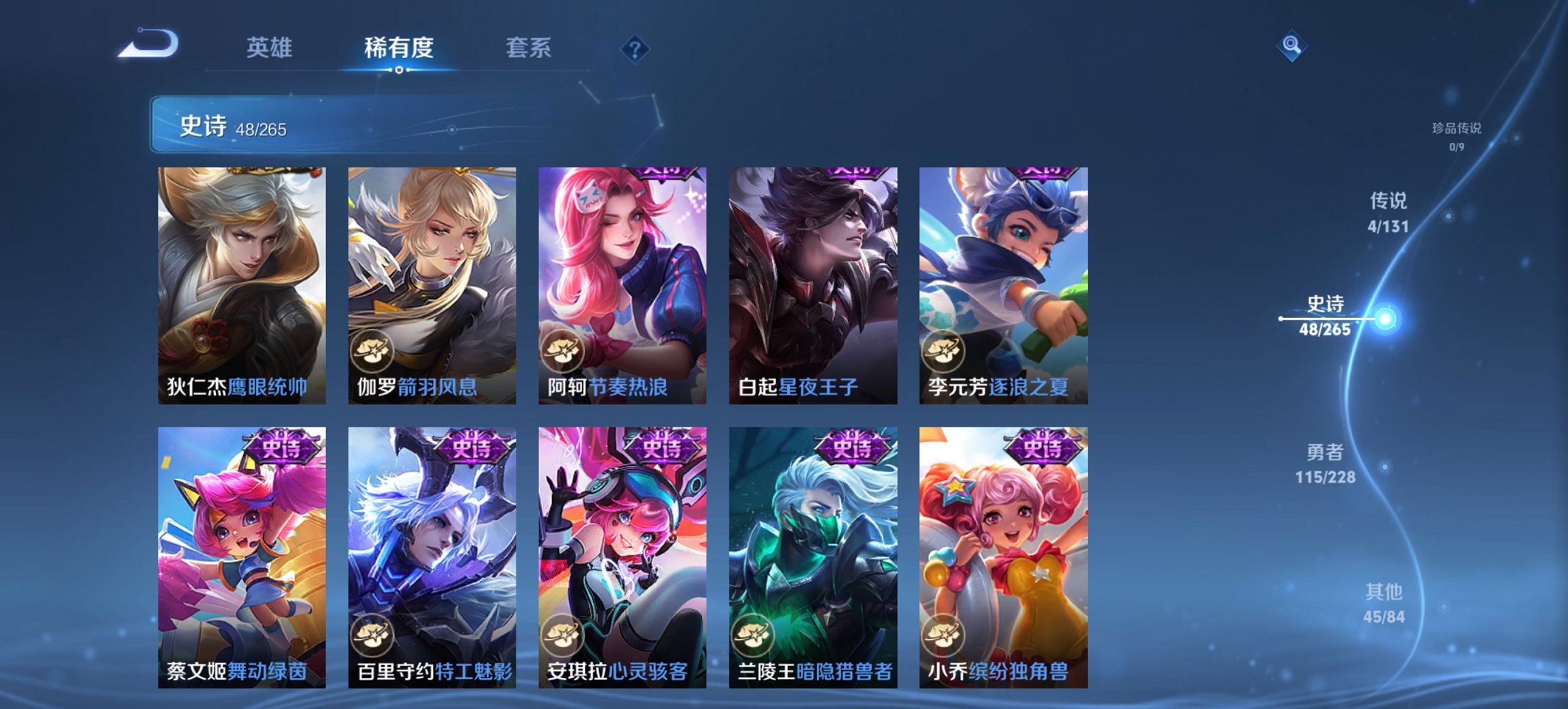Click the question mark help icon

(x=634, y=48)
